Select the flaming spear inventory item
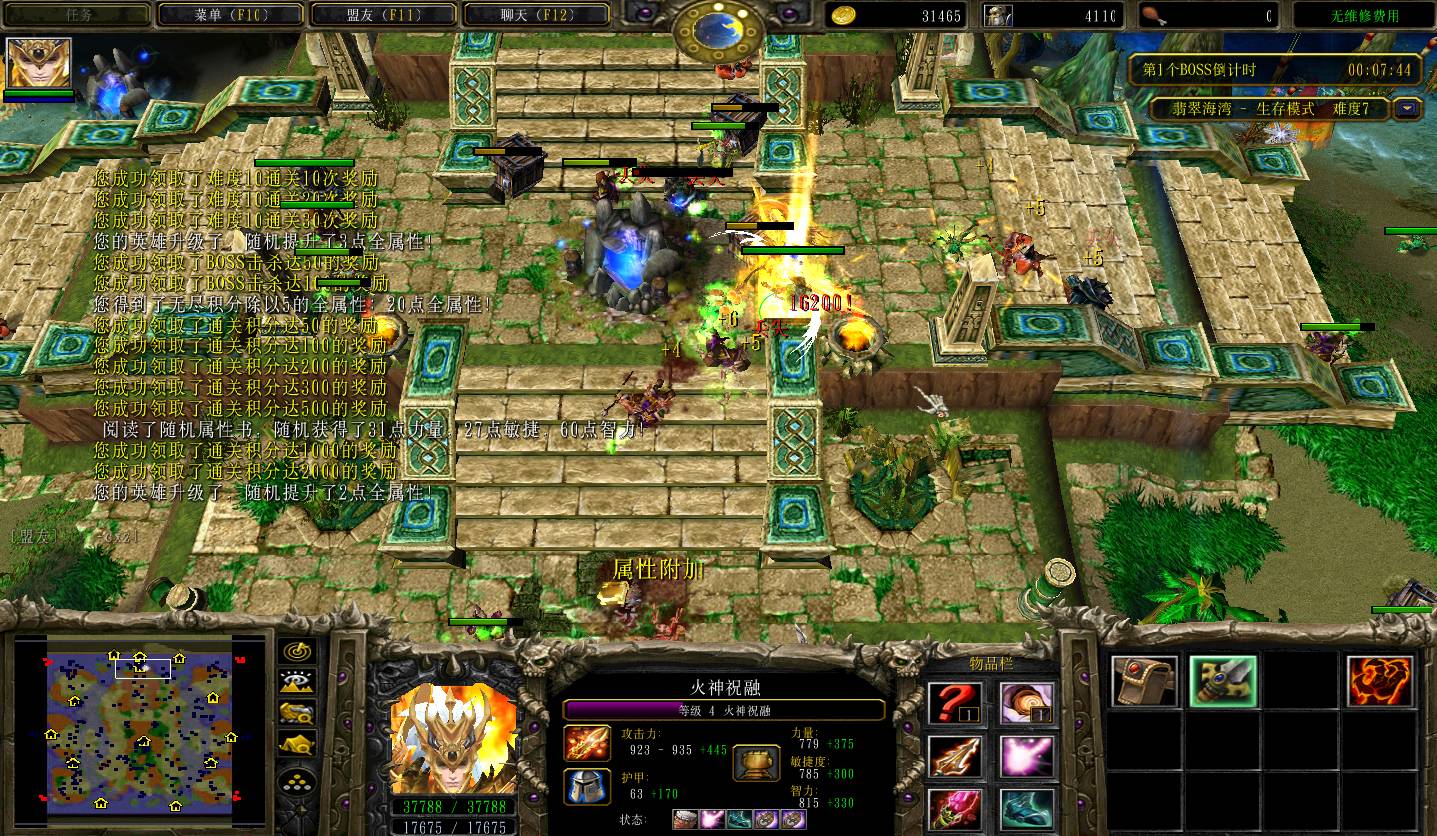 955,757
